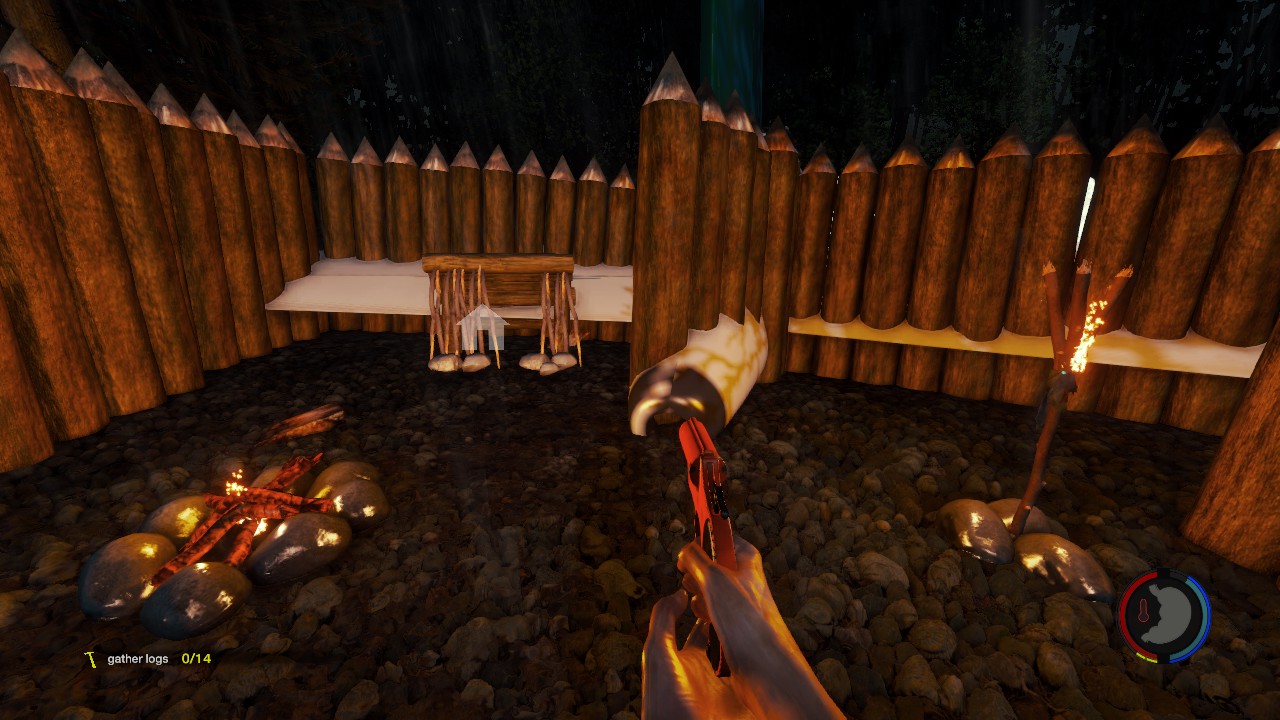
Task: Click the gather logs objective tracker
Action: click(148, 659)
